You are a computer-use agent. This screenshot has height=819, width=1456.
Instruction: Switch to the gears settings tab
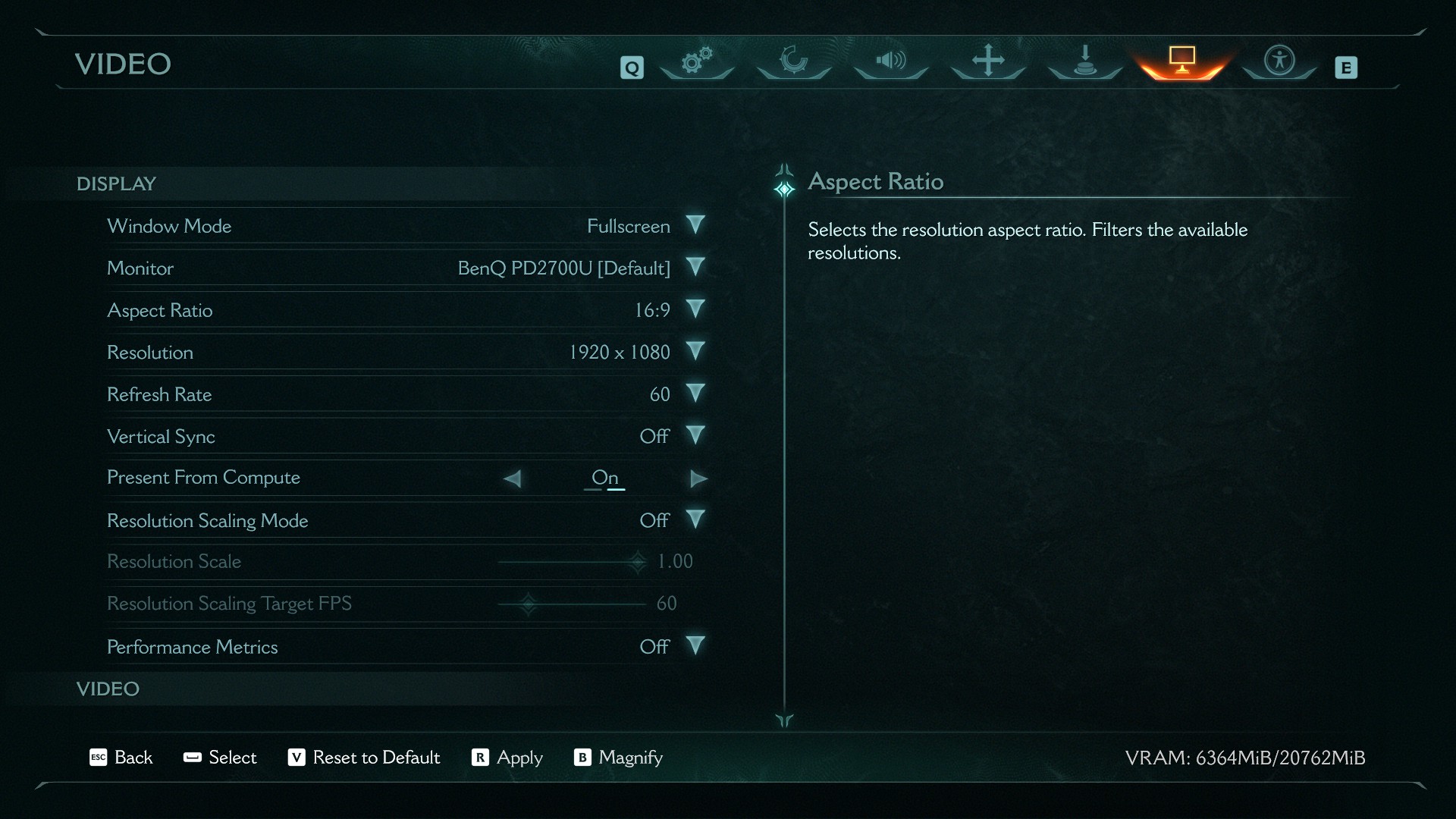click(697, 61)
